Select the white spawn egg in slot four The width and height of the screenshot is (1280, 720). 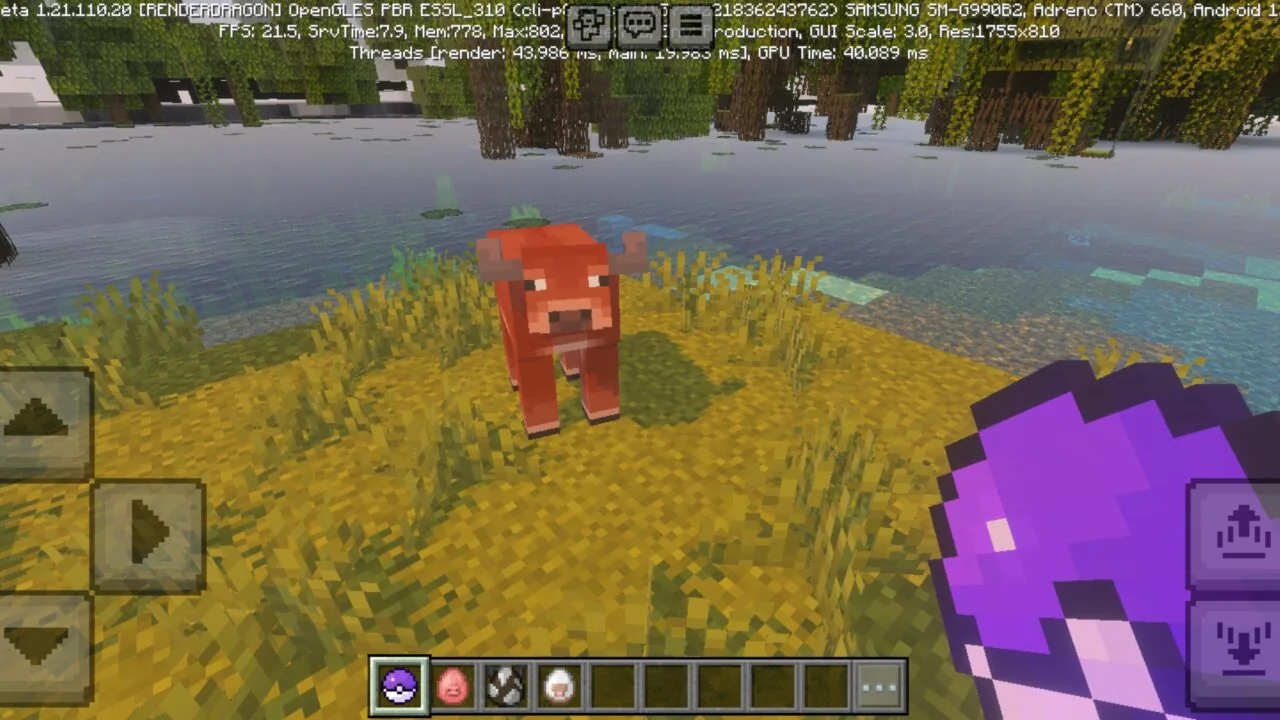tap(558, 684)
